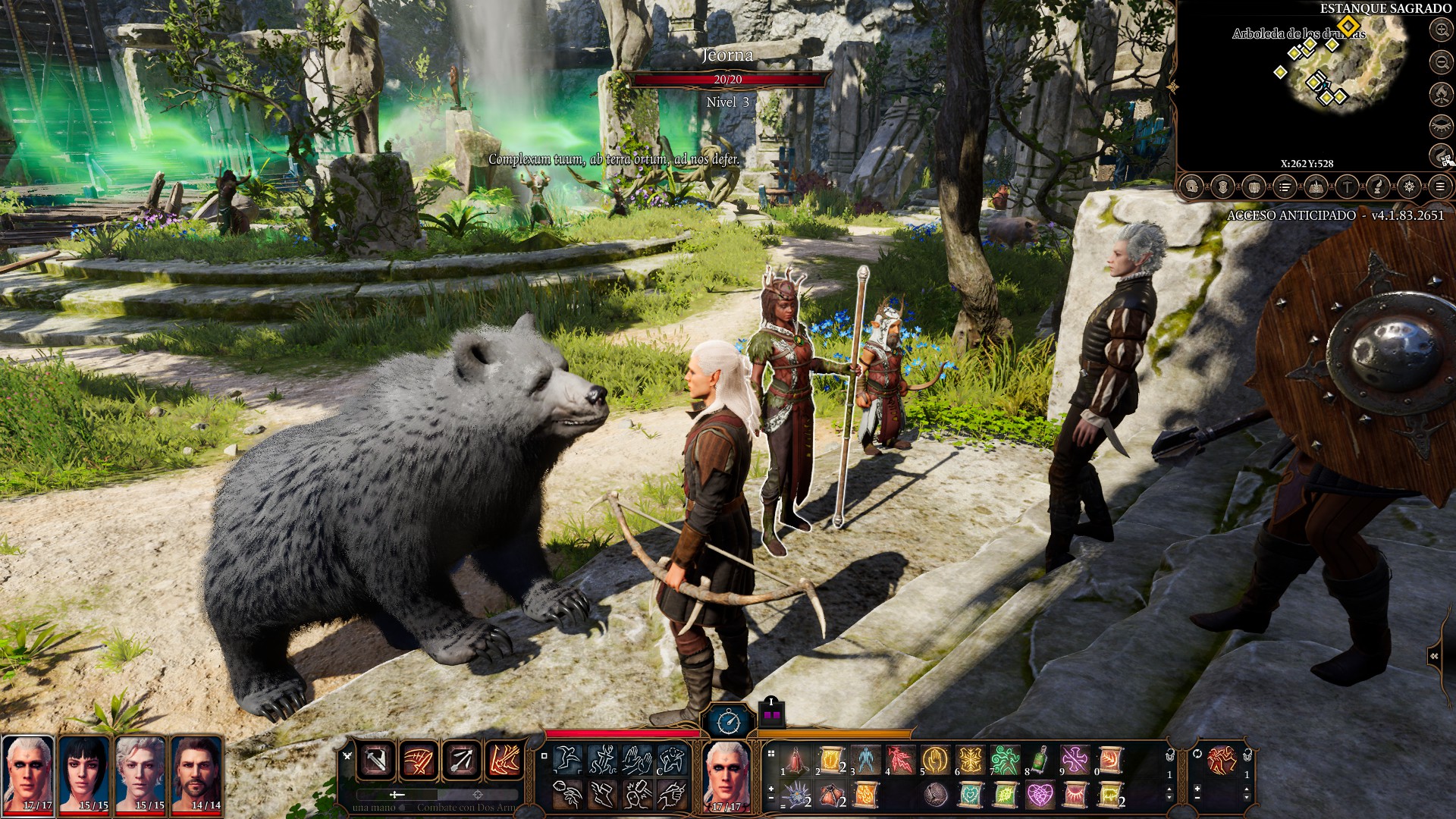Open the hamburger main menu button
Viewport: 1456px width, 819px height.
1440,187
